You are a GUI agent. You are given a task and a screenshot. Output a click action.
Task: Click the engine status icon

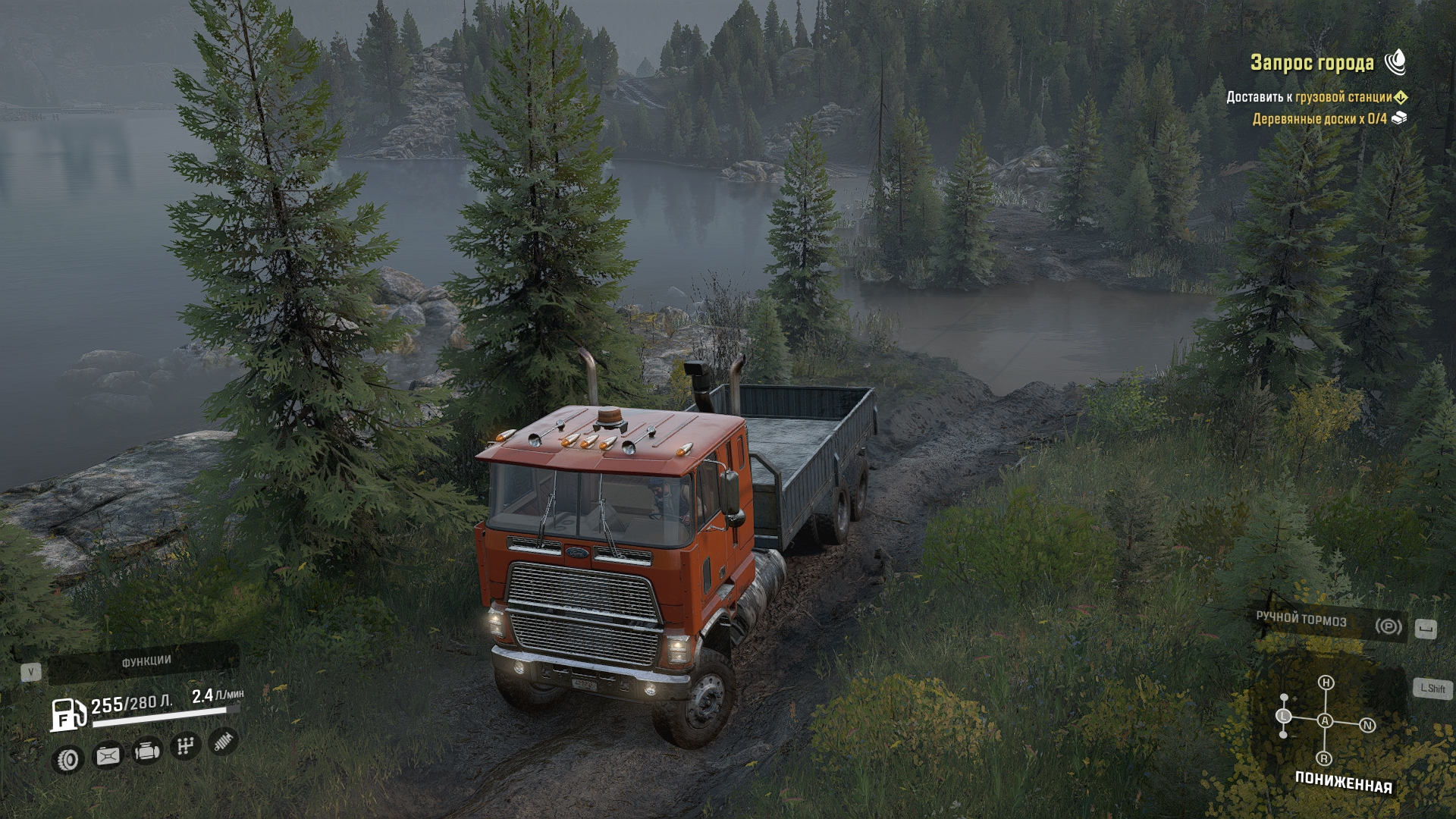[x=146, y=752]
